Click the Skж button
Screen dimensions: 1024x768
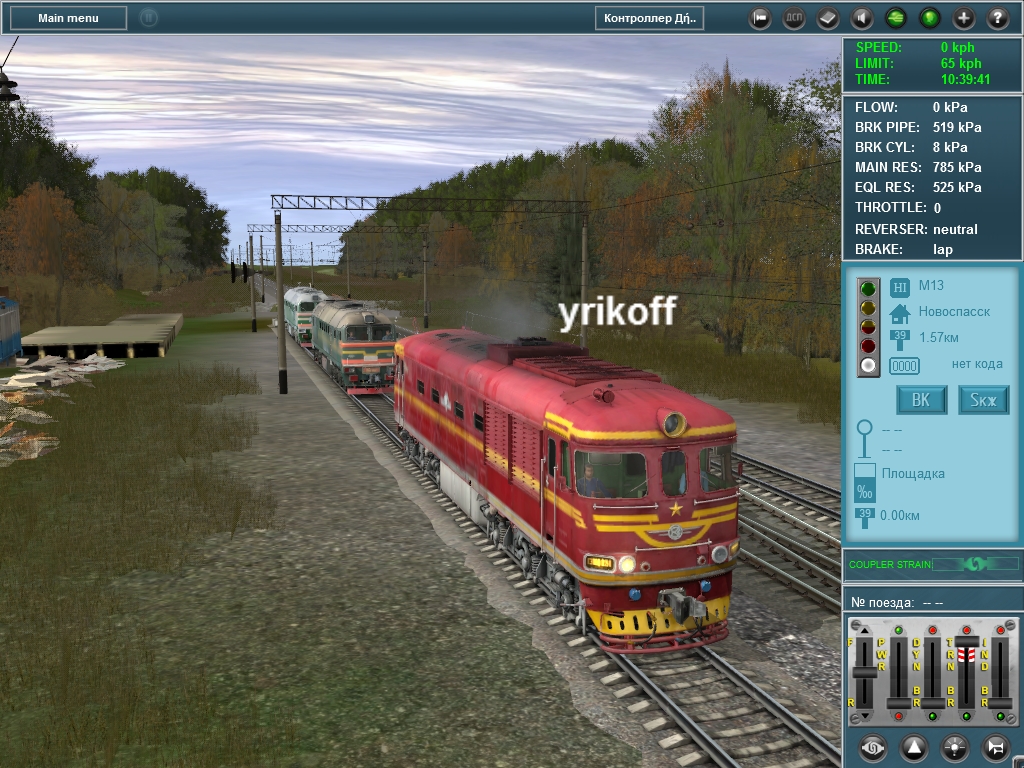click(984, 400)
